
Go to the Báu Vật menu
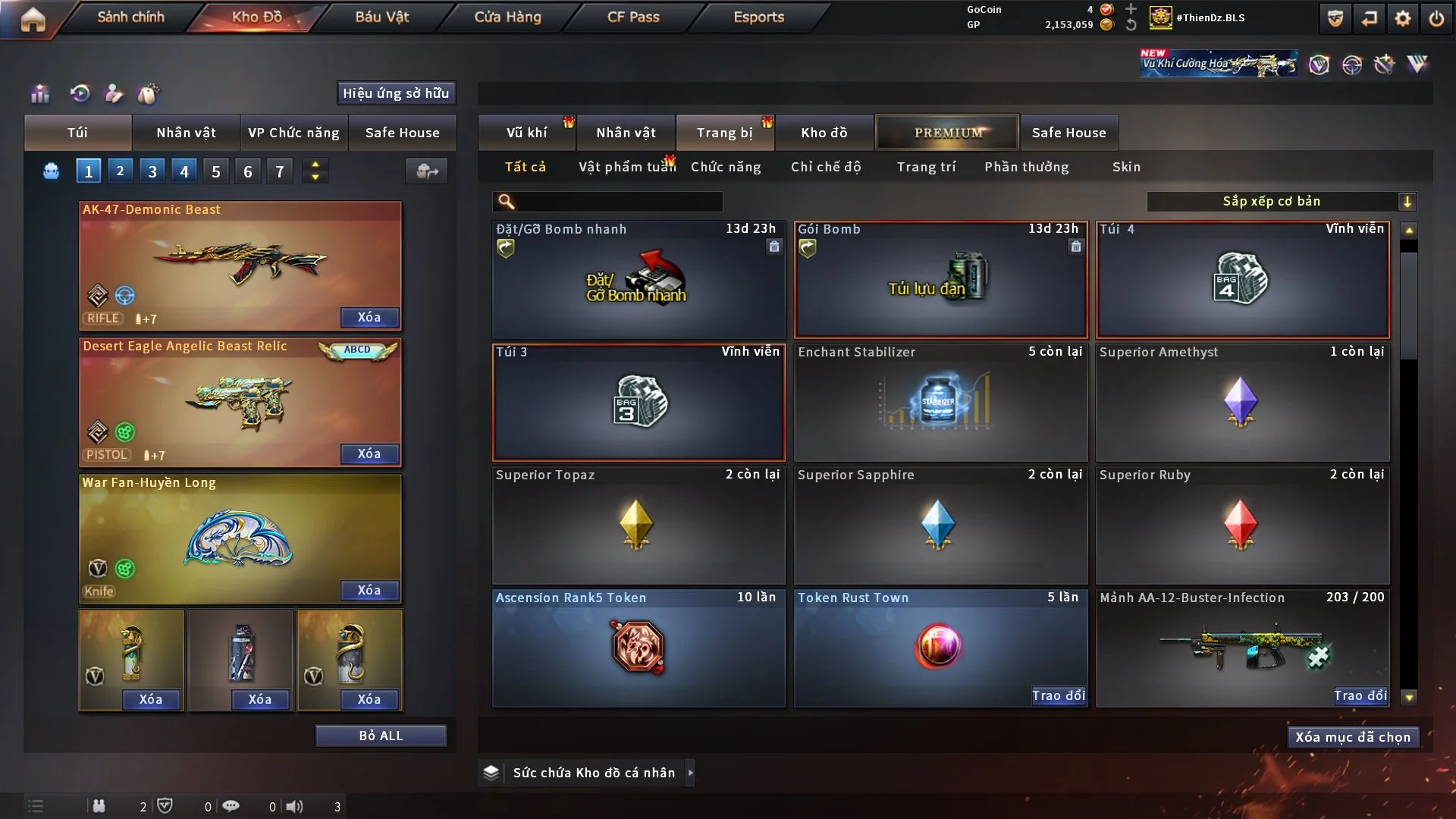point(381,17)
